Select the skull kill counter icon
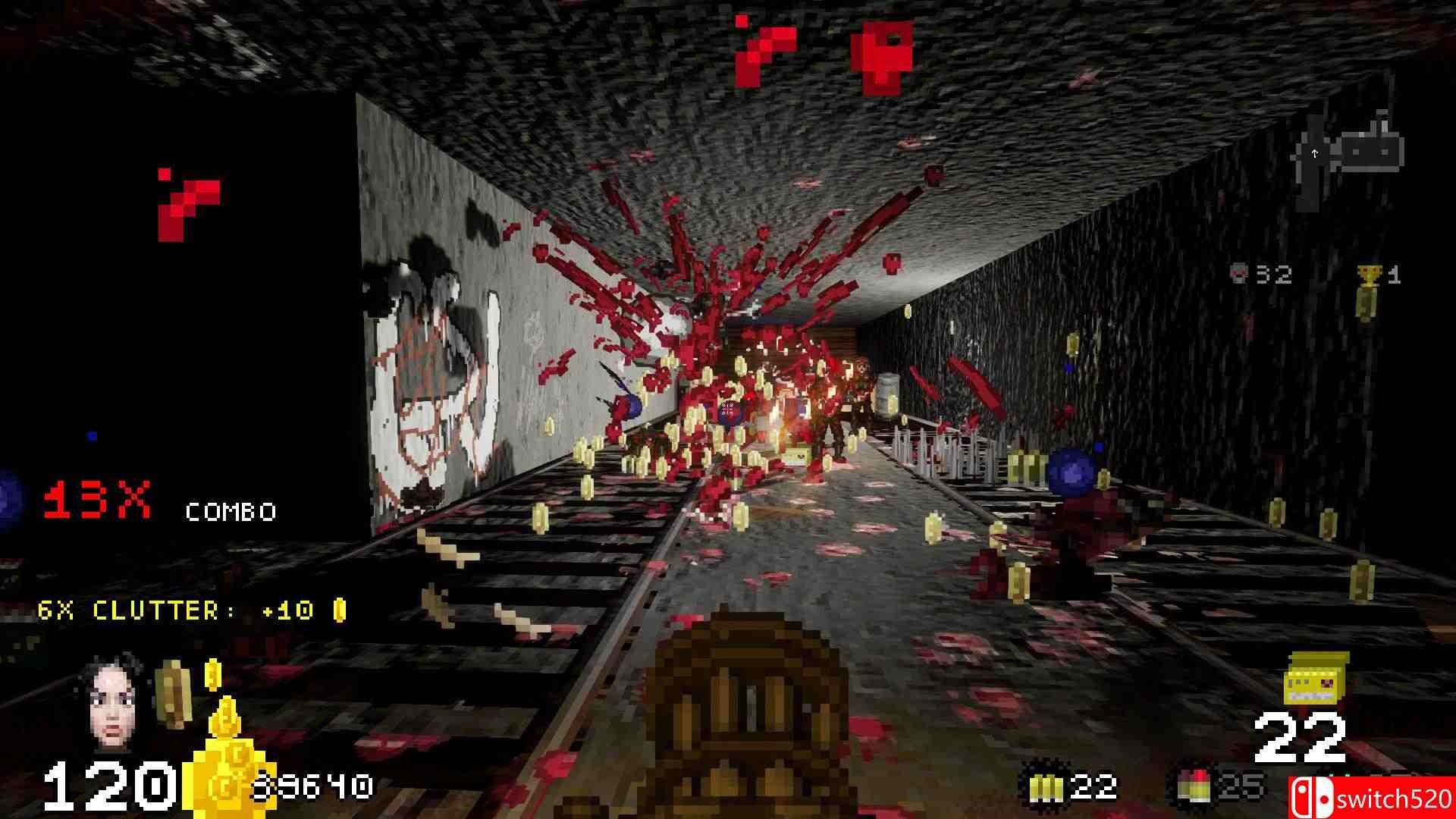1456x819 pixels. 1238,274
